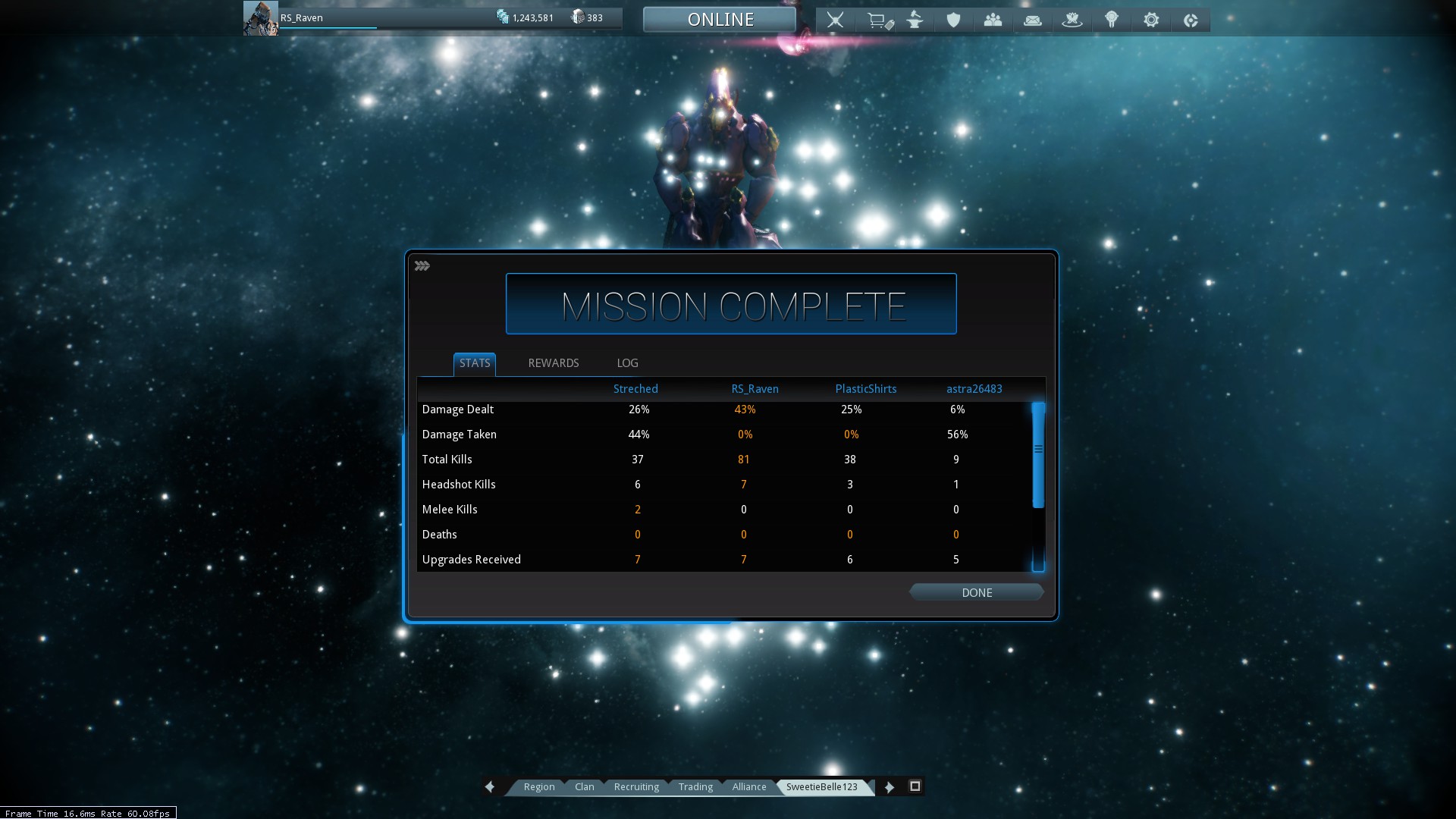Click the RS_Raven player avatar
Screen dimensions: 1456x819
[260, 18]
